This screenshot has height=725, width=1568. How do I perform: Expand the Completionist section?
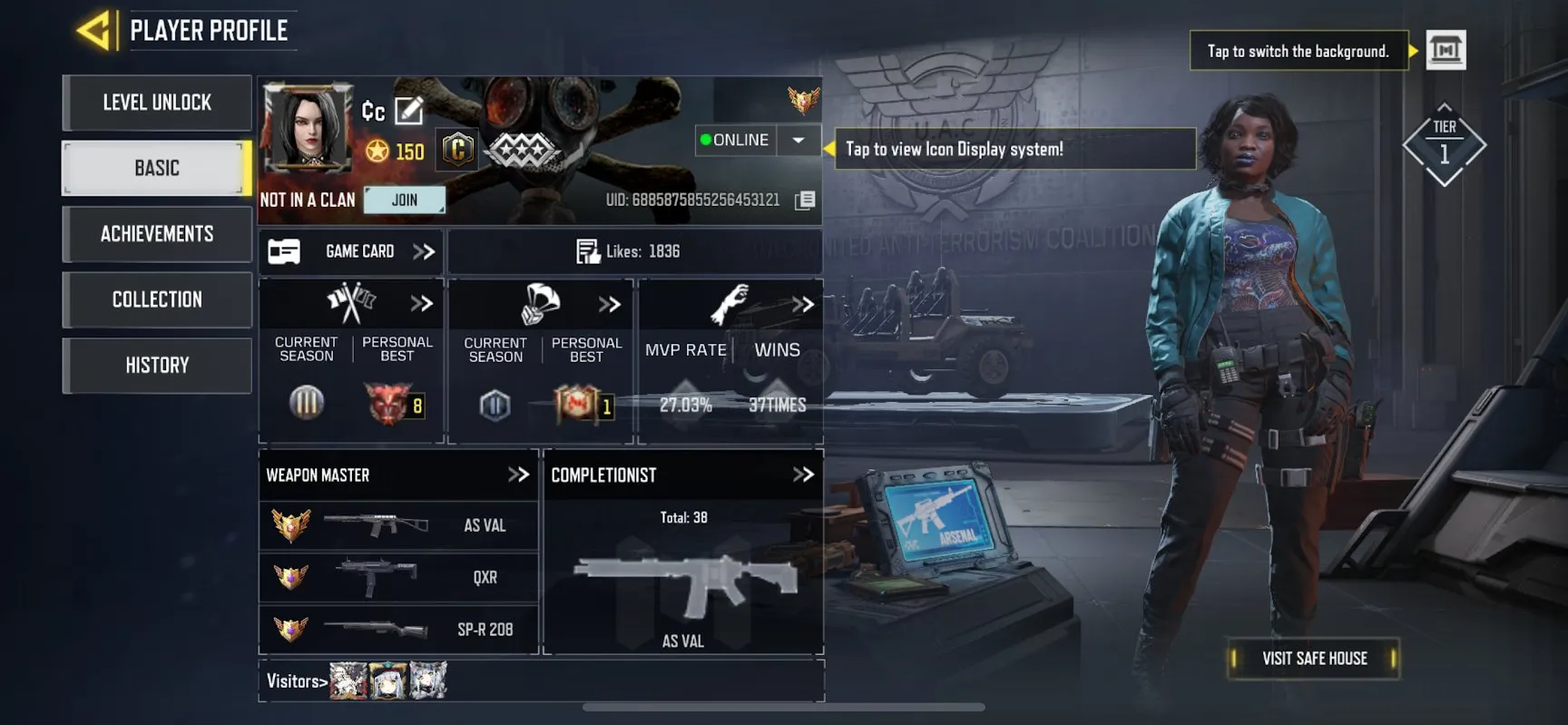[802, 474]
